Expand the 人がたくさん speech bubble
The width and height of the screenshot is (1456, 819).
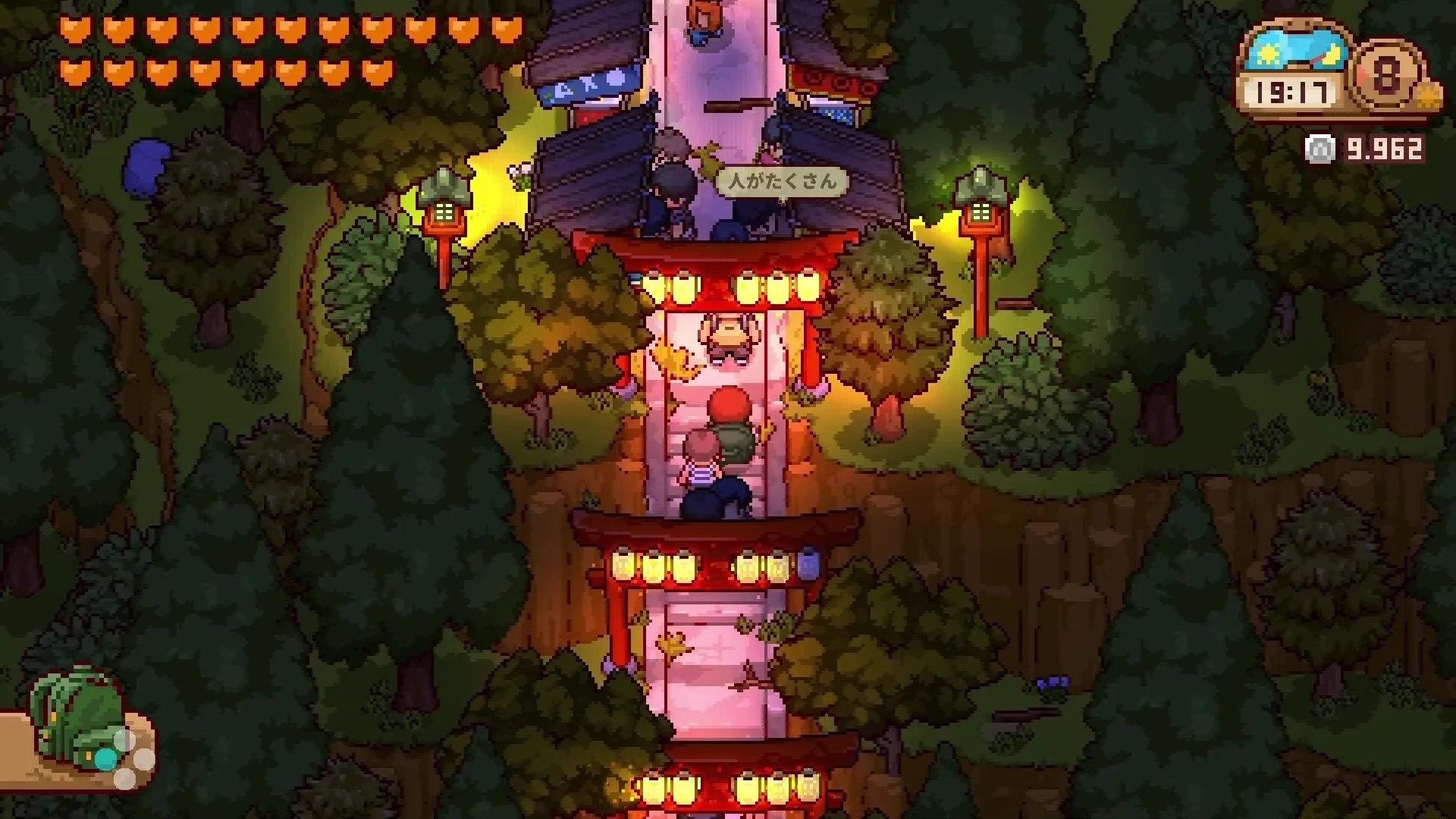click(x=783, y=182)
